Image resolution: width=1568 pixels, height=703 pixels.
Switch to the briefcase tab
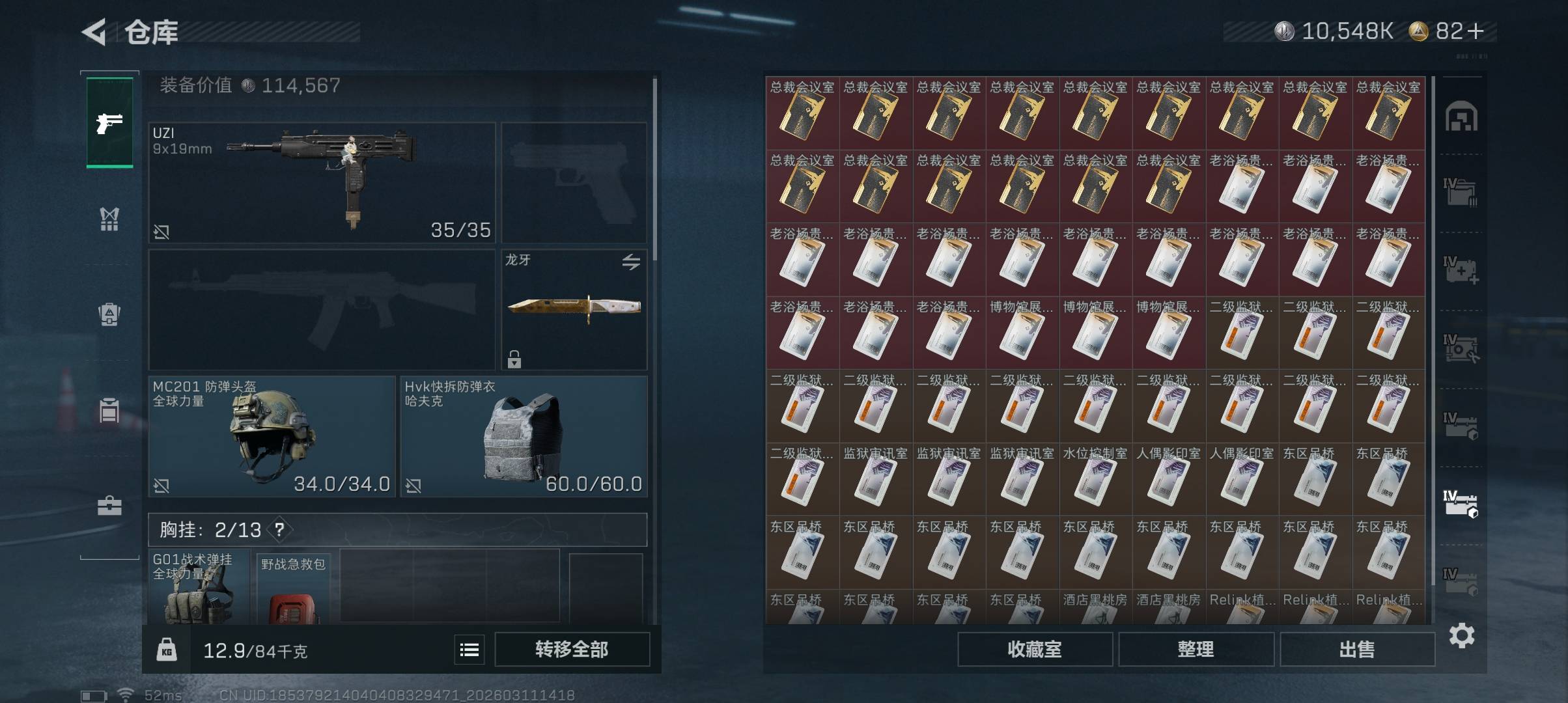coord(109,506)
